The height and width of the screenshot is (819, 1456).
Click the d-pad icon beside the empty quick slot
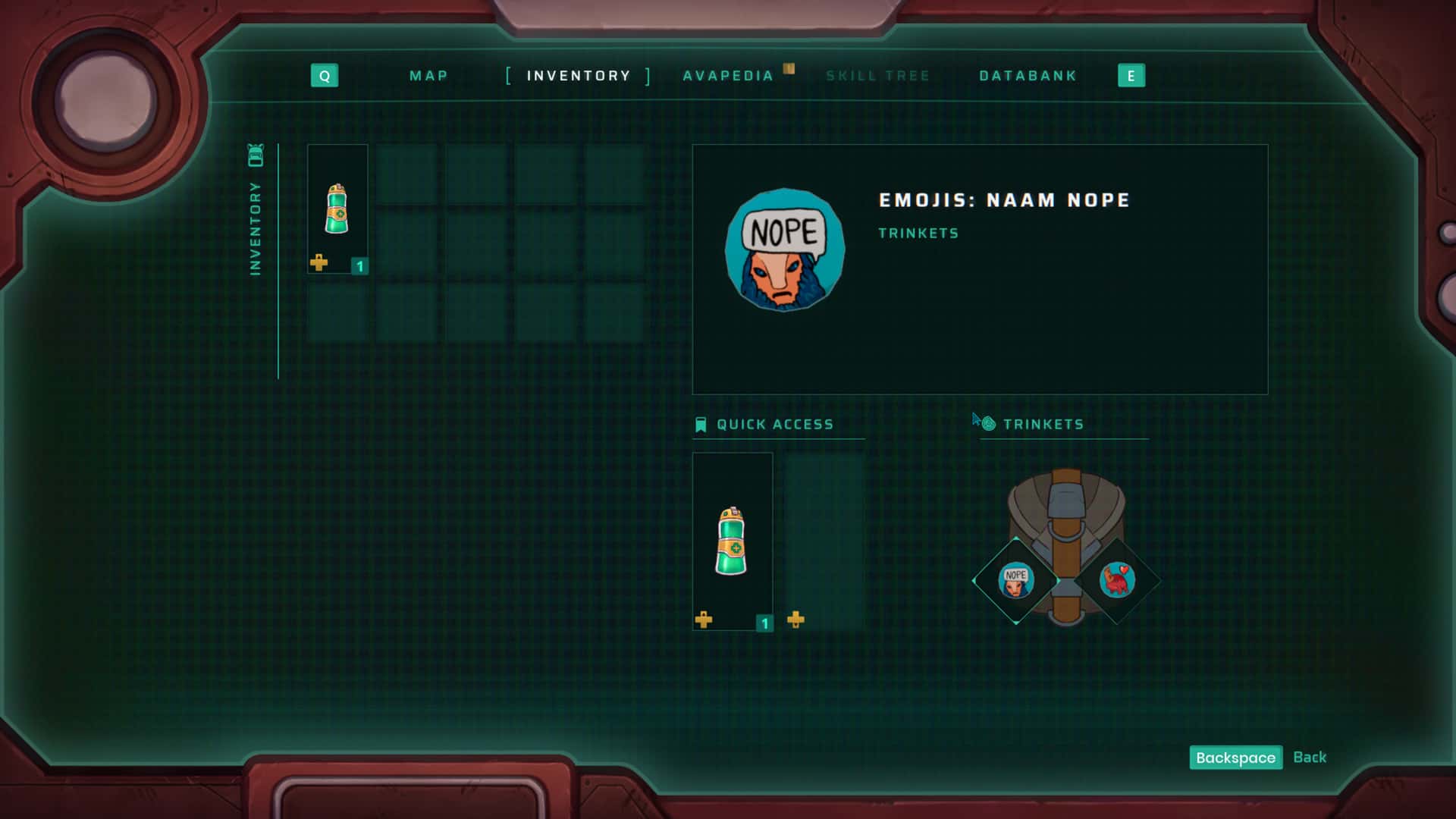(795, 621)
